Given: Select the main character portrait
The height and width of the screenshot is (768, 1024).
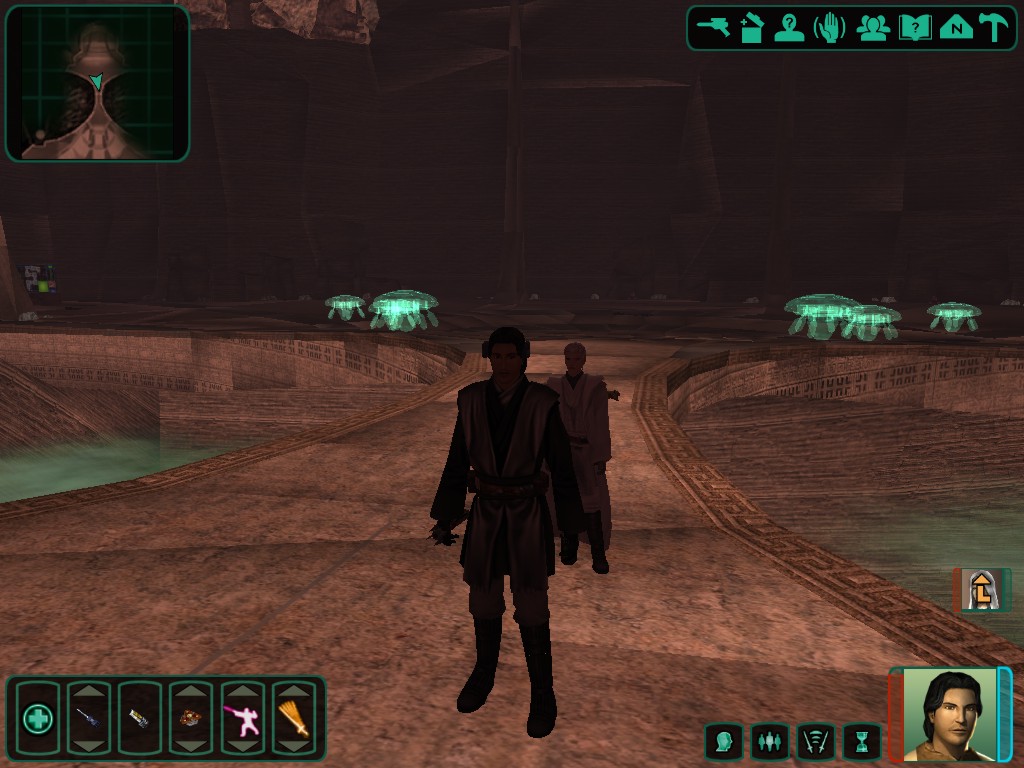Looking at the screenshot, I should (x=950, y=714).
